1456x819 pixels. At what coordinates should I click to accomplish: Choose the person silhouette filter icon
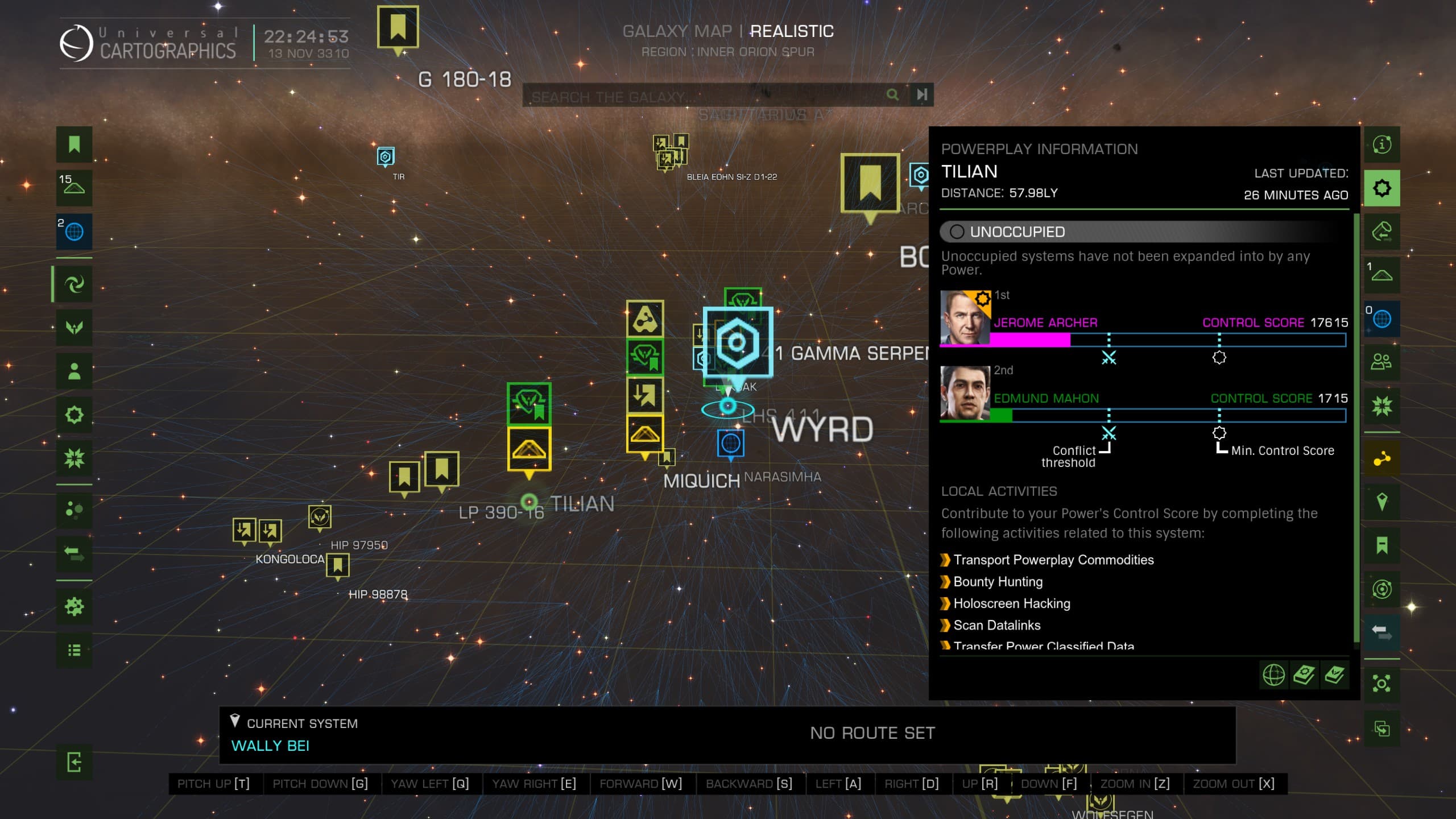[74, 371]
